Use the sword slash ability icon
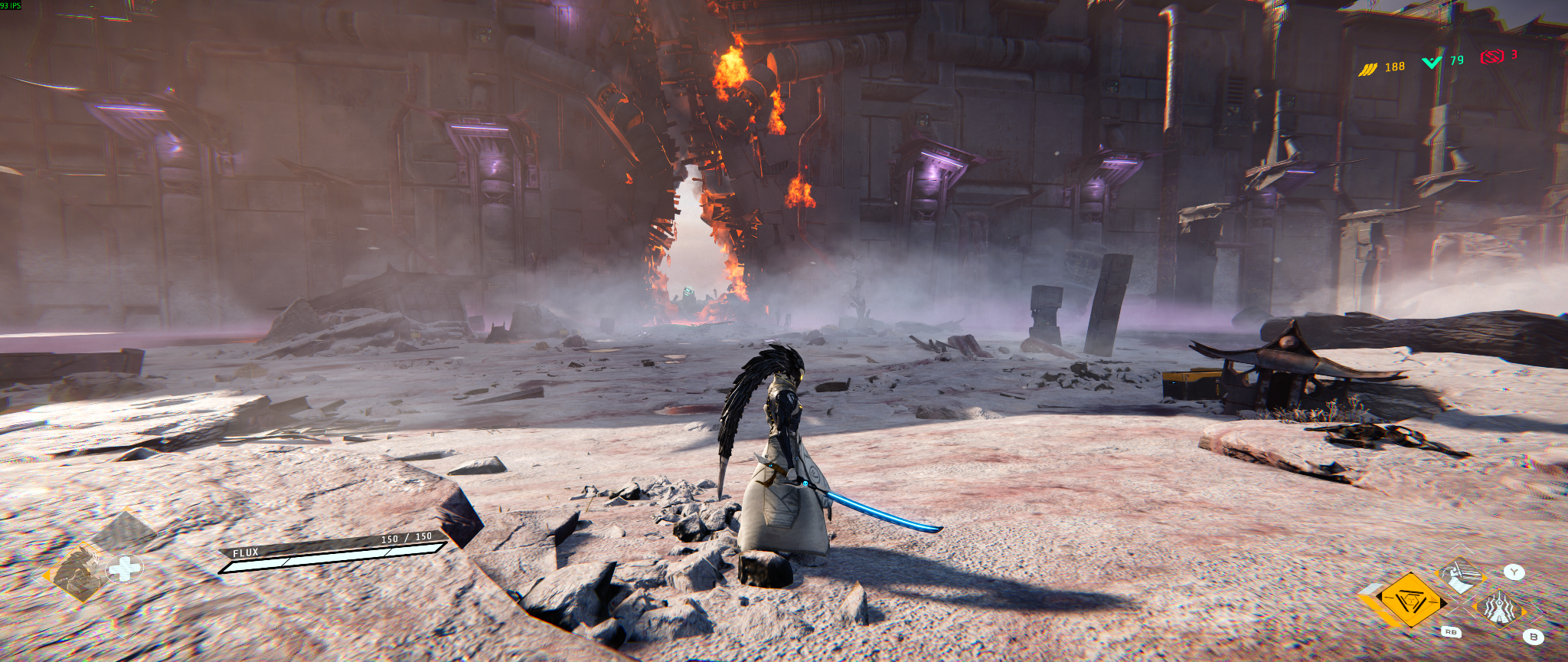This screenshot has height=662, width=1568. pyautogui.click(x=1460, y=575)
